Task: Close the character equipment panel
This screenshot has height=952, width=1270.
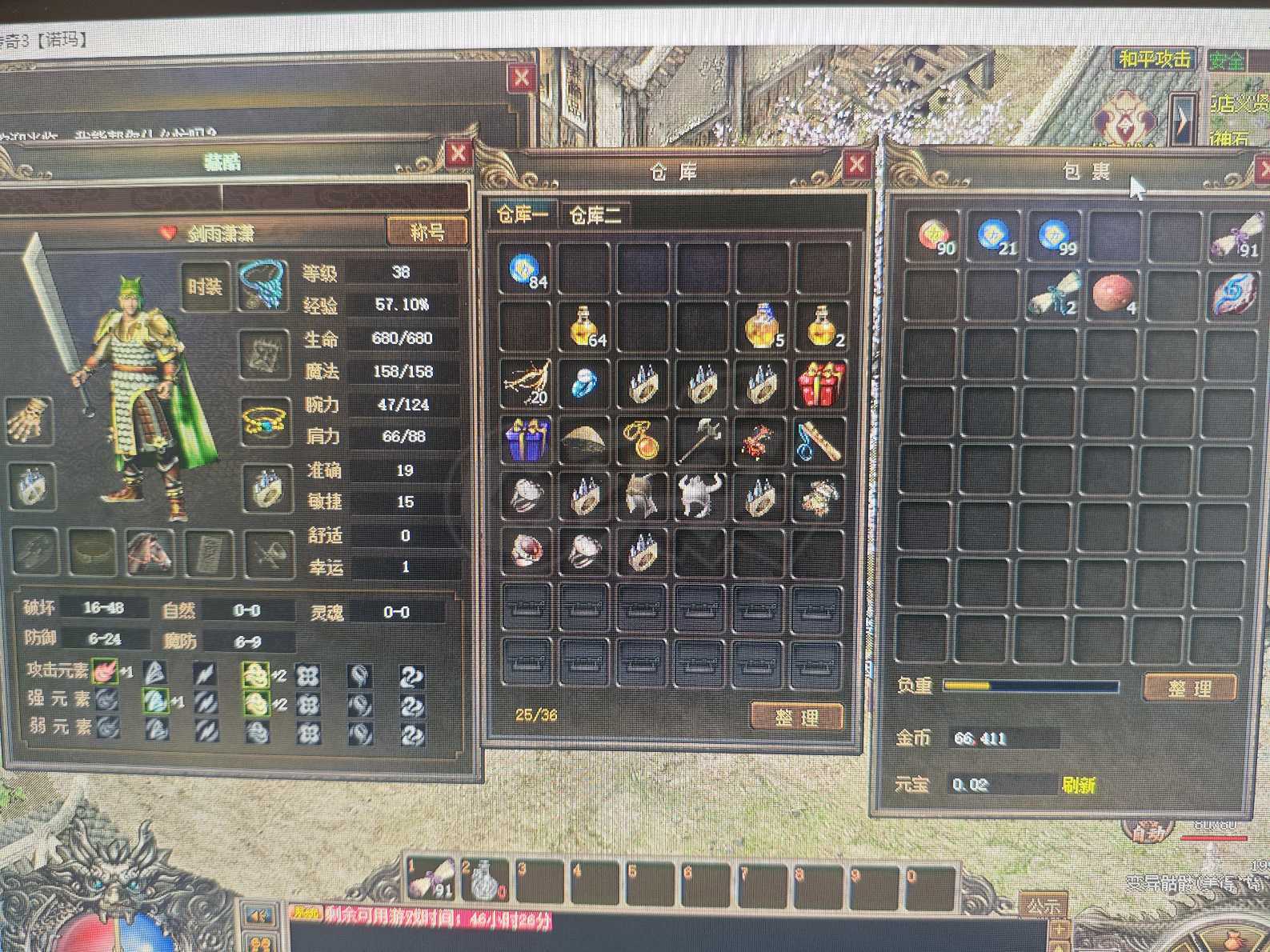Action: click(x=458, y=153)
